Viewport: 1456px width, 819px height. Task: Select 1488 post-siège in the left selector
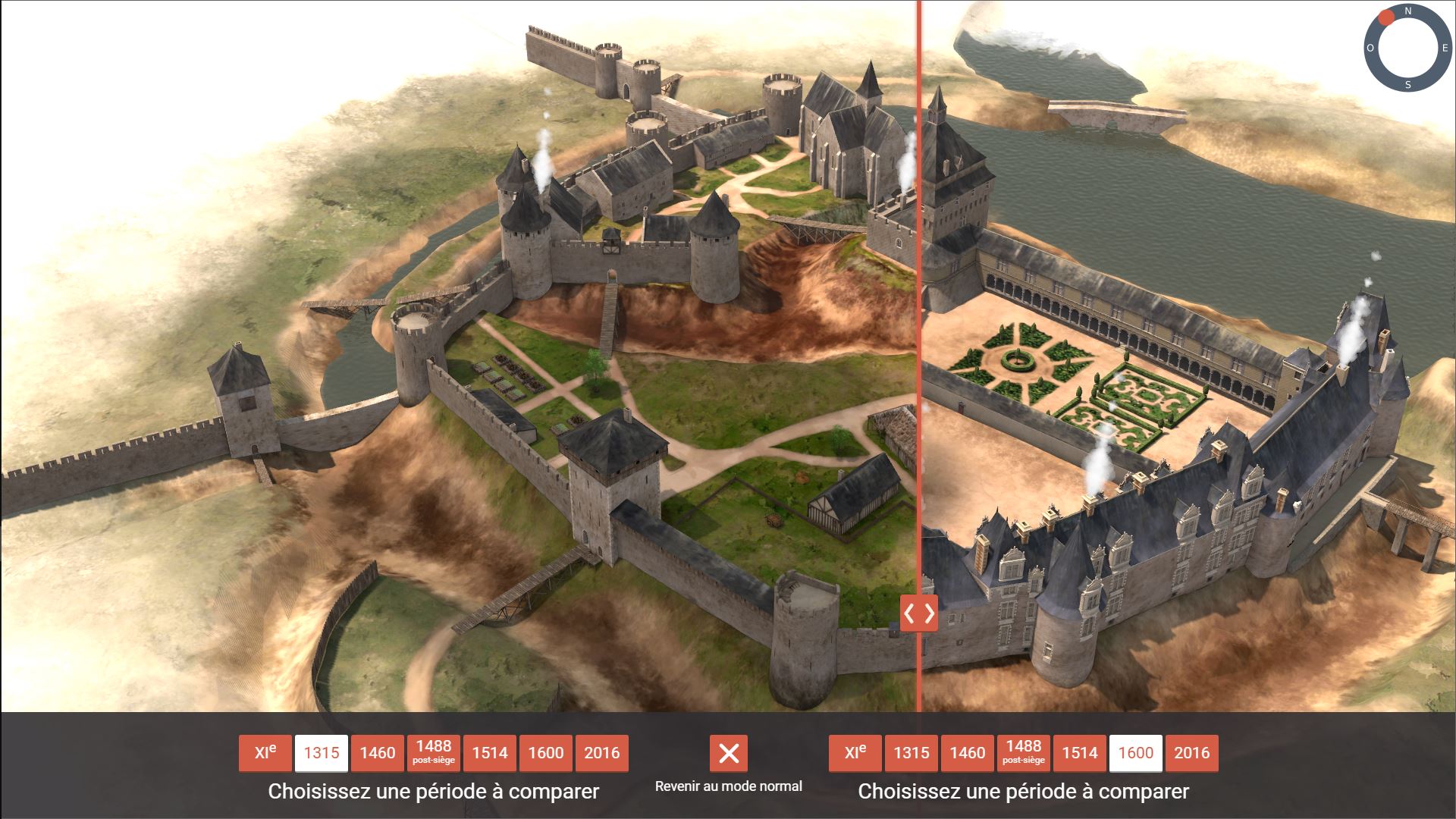point(434,753)
